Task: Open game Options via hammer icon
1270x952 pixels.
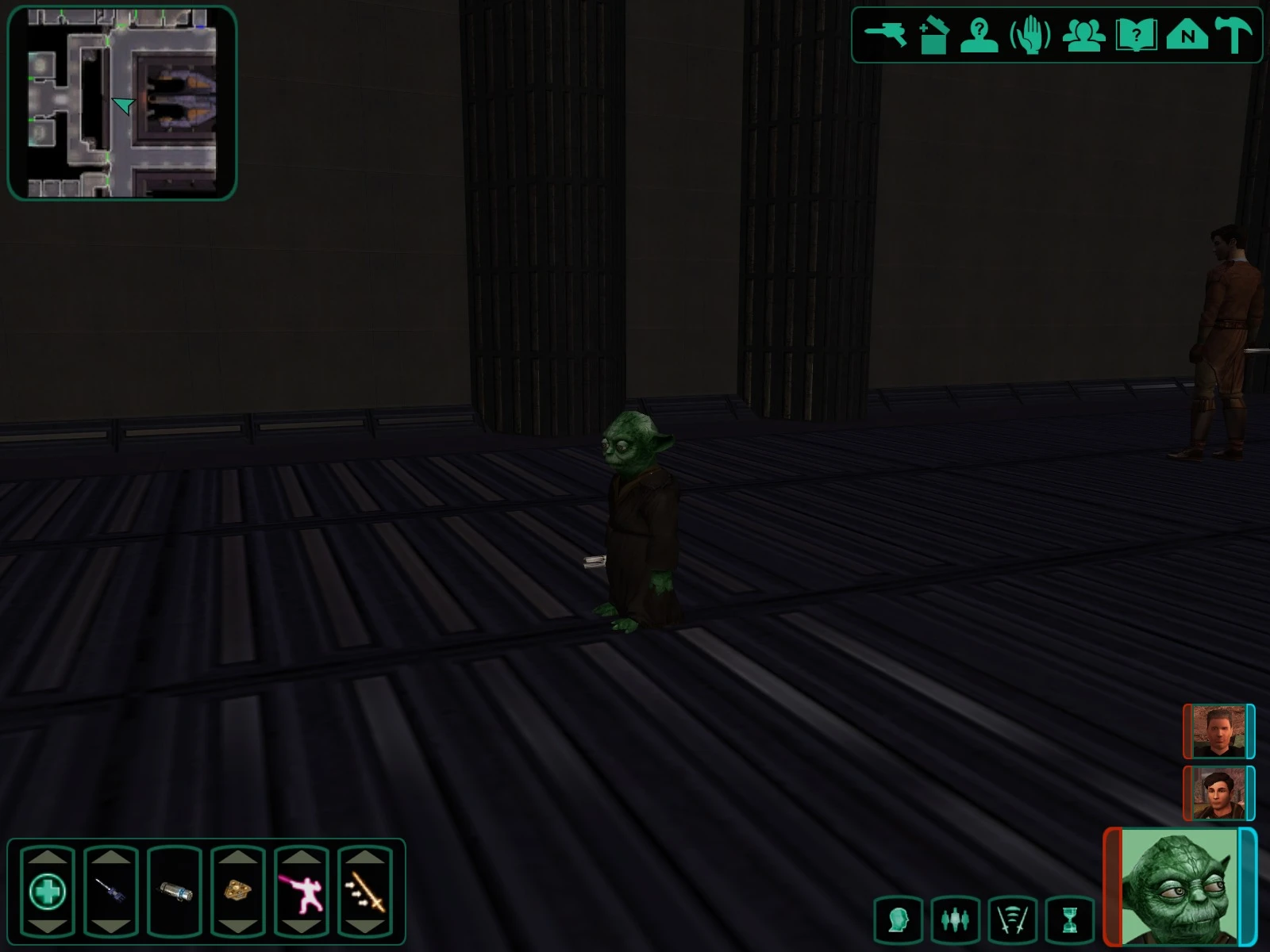Action: tap(1232, 34)
